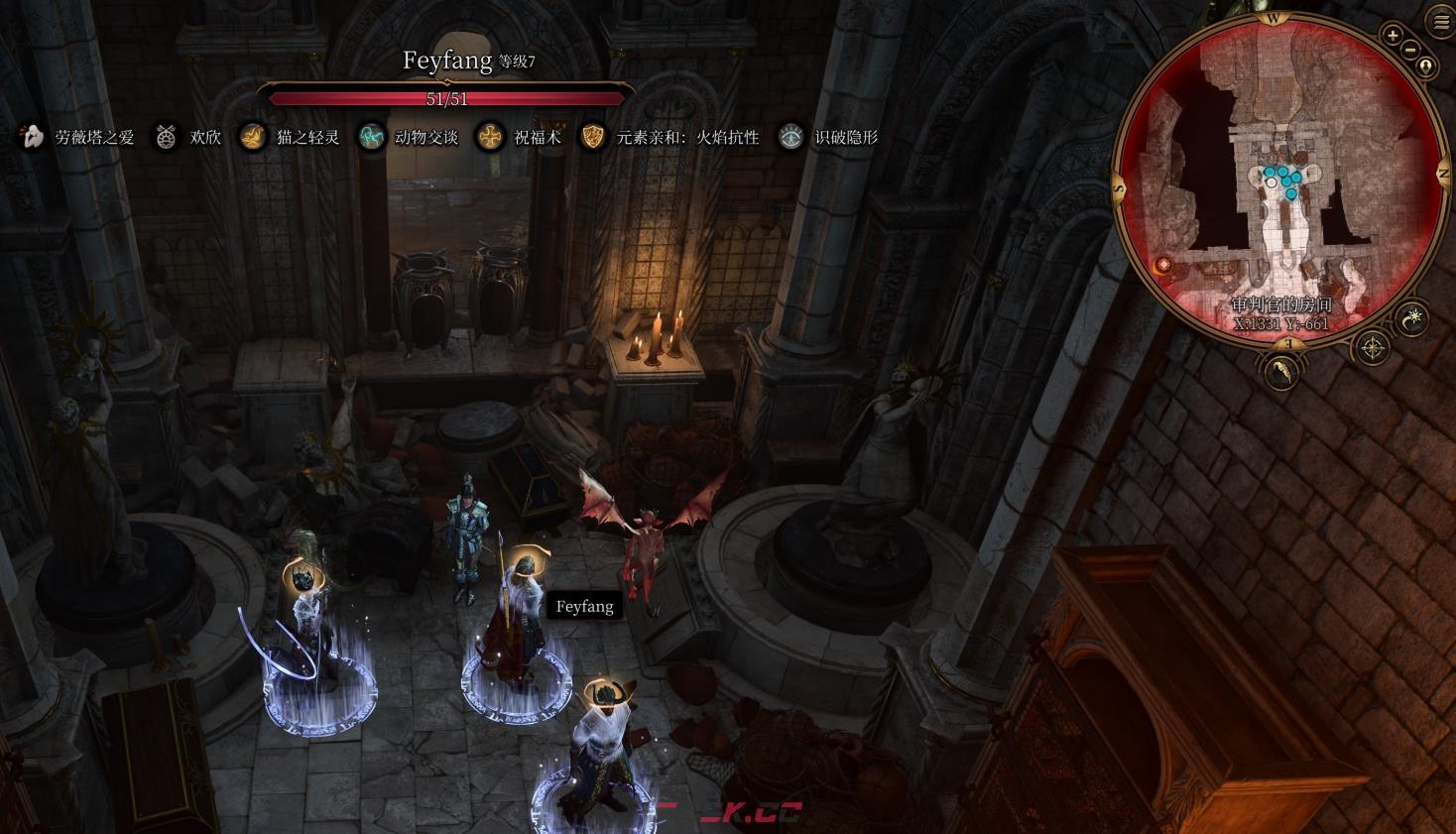Screen dimensions: 1456x834
Task: Inspect the 劳薇塔之爱 status icon
Action: pos(32,137)
